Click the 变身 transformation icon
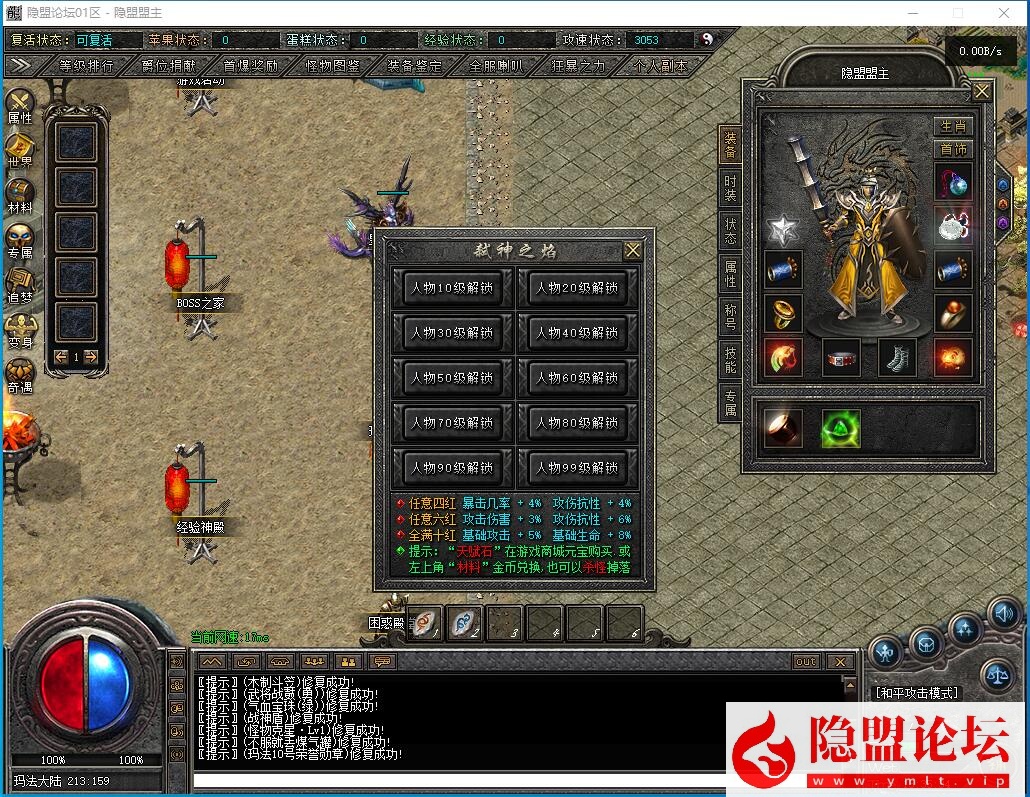 coord(20,327)
